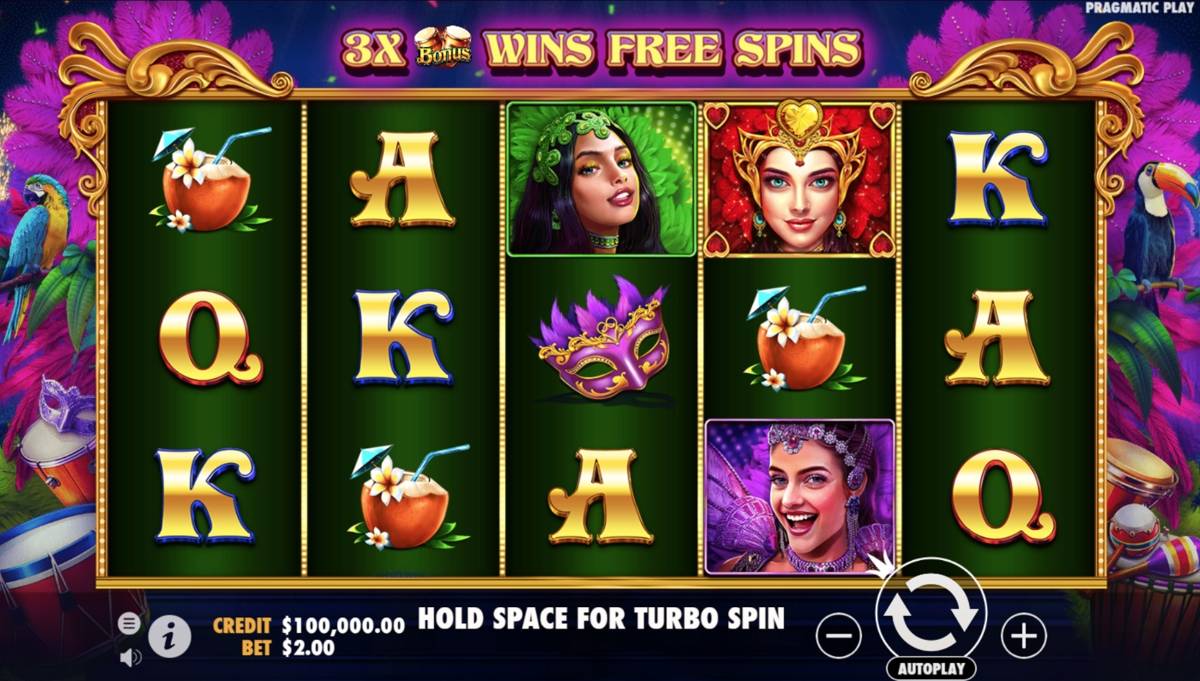Toggle the sound speaker icon
The height and width of the screenshot is (681, 1200).
point(130,657)
